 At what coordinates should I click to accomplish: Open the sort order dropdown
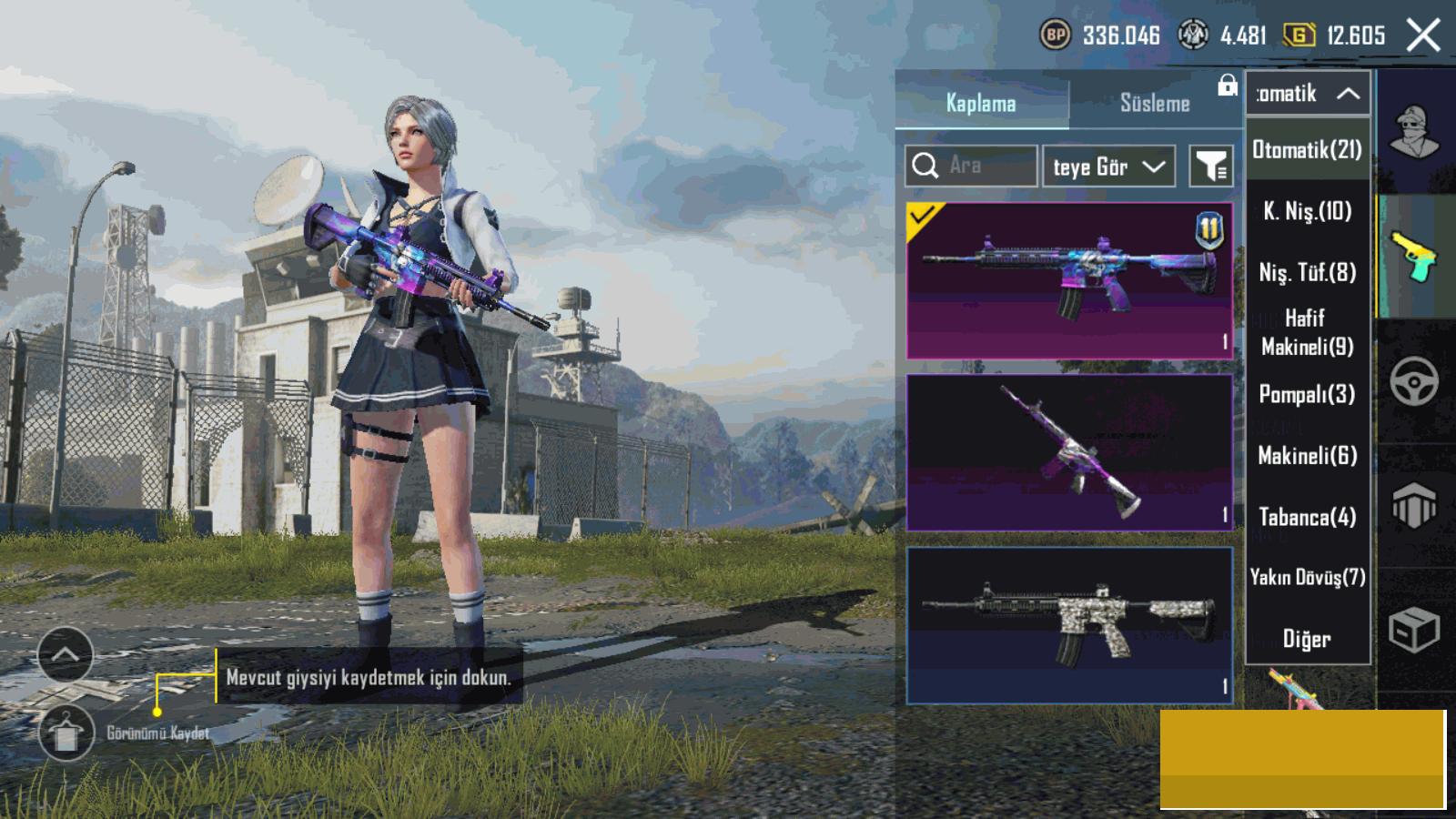1108,167
